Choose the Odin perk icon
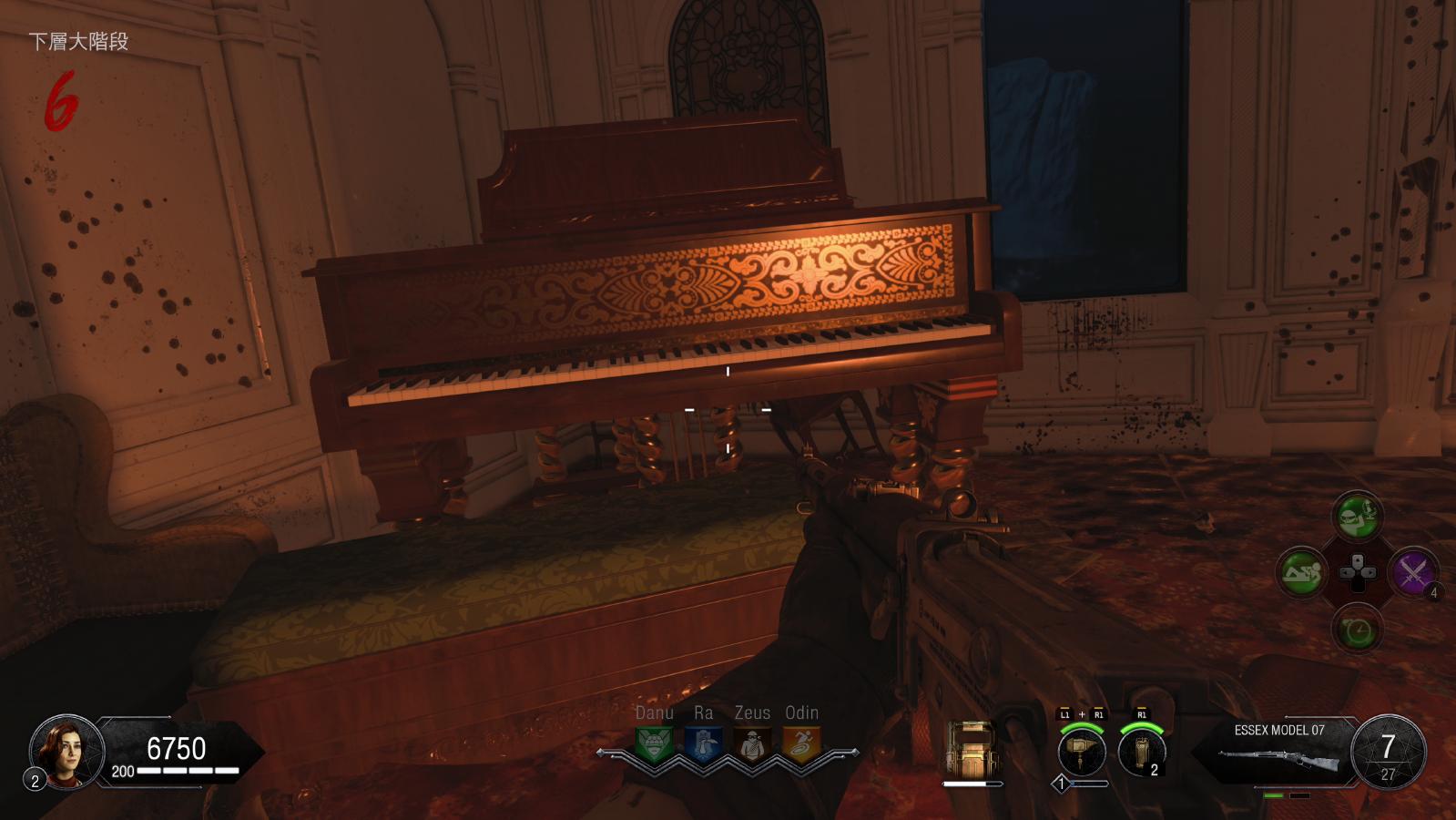1456x820 pixels. pos(801,744)
